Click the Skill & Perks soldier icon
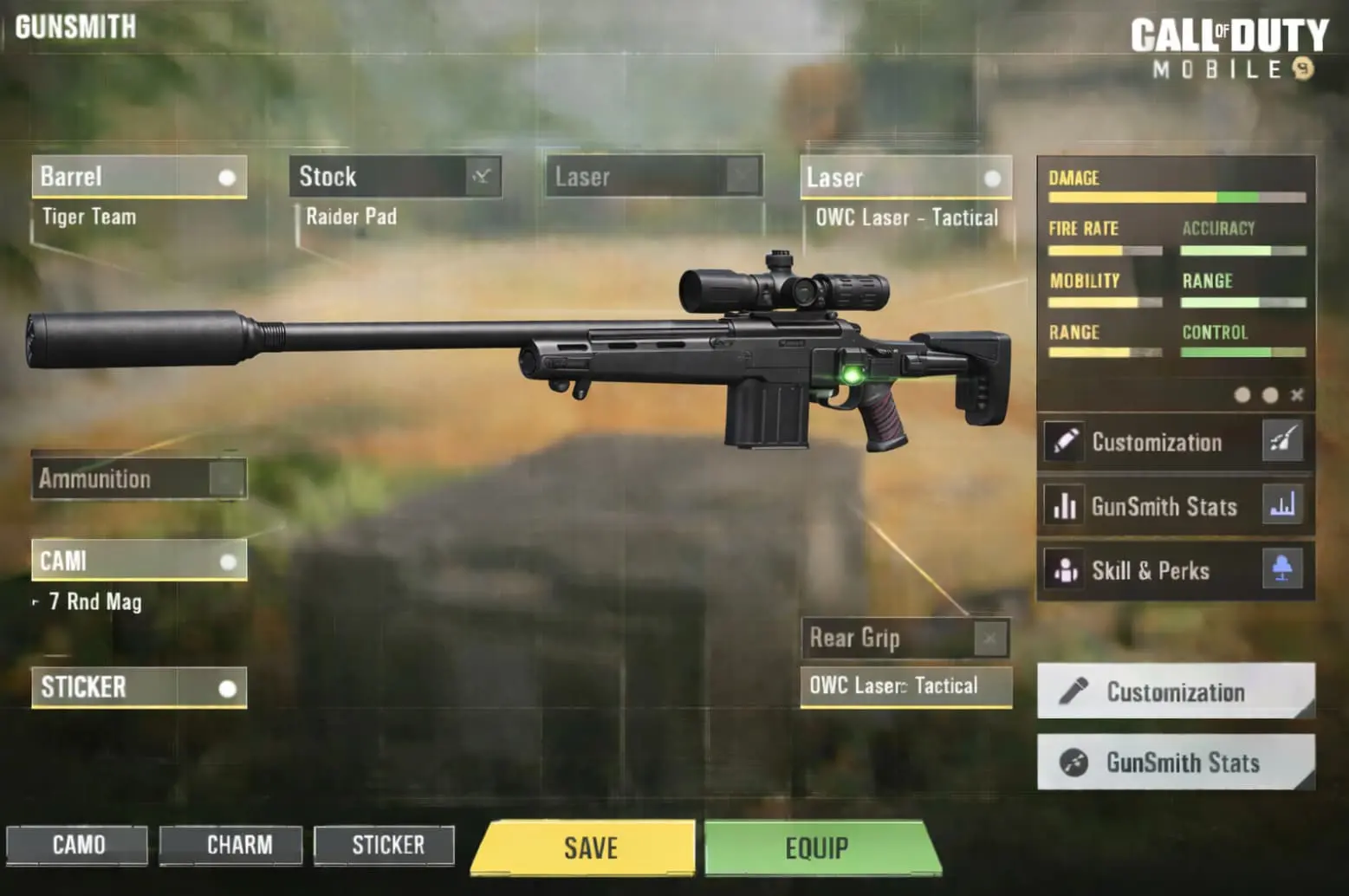The width and height of the screenshot is (1349, 896). pyautogui.click(x=1067, y=571)
